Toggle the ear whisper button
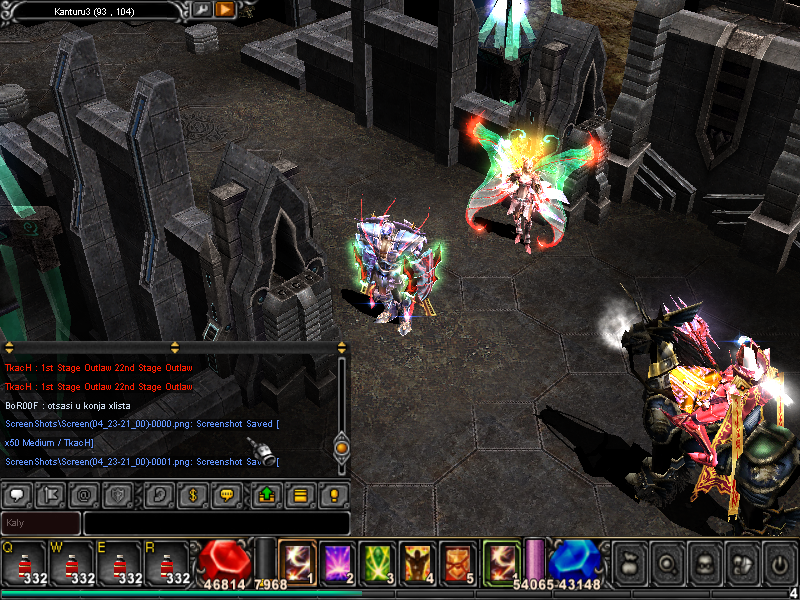 click(158, 494)
